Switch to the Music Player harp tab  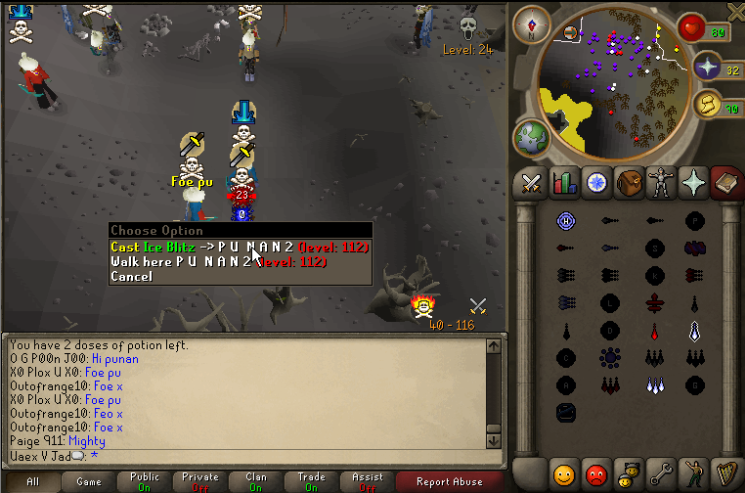726,471
